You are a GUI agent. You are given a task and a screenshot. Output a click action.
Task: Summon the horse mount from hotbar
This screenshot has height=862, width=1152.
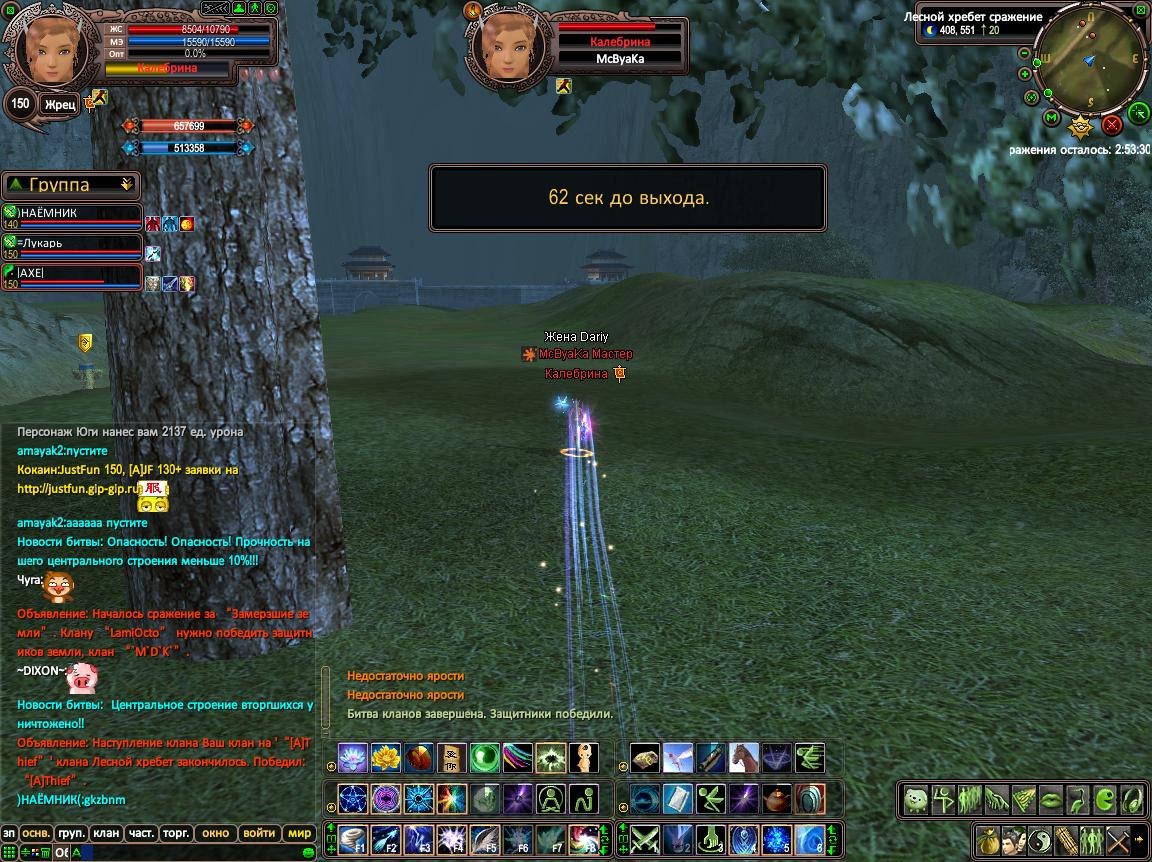(742, 757)
